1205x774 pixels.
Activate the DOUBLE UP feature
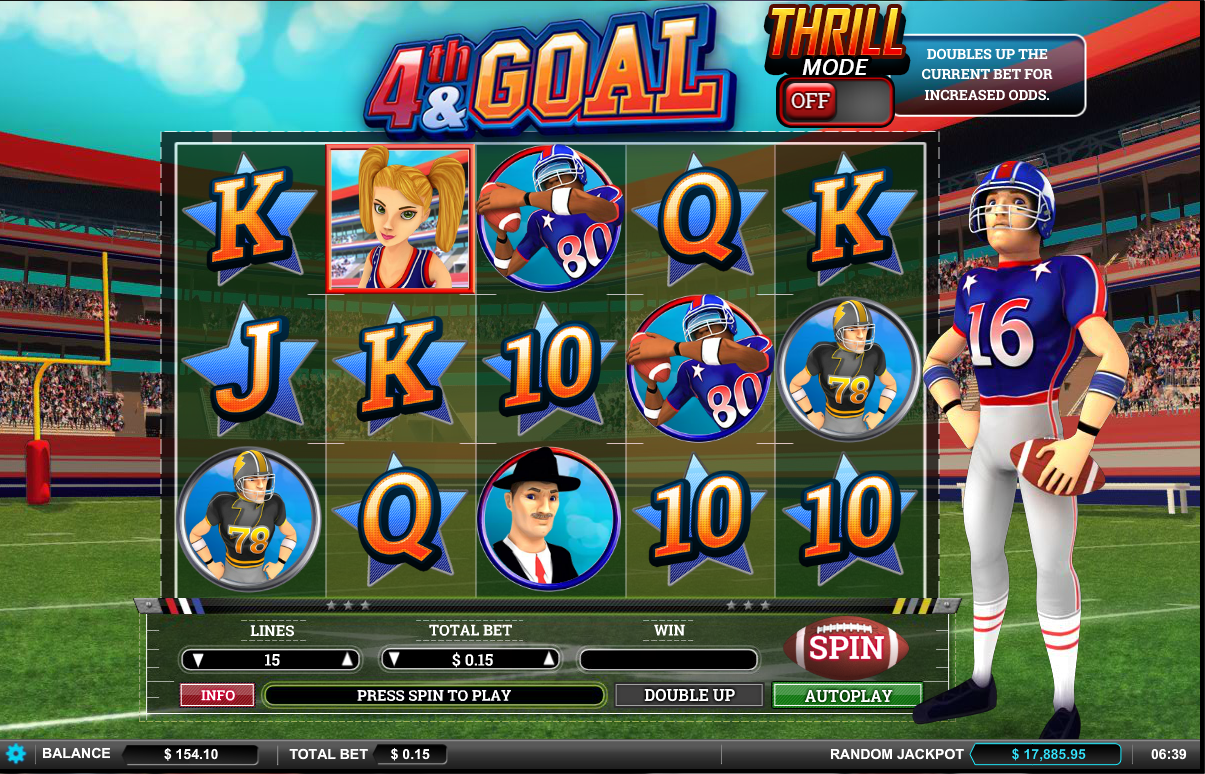pyautogui.click(x=689, y=695)
